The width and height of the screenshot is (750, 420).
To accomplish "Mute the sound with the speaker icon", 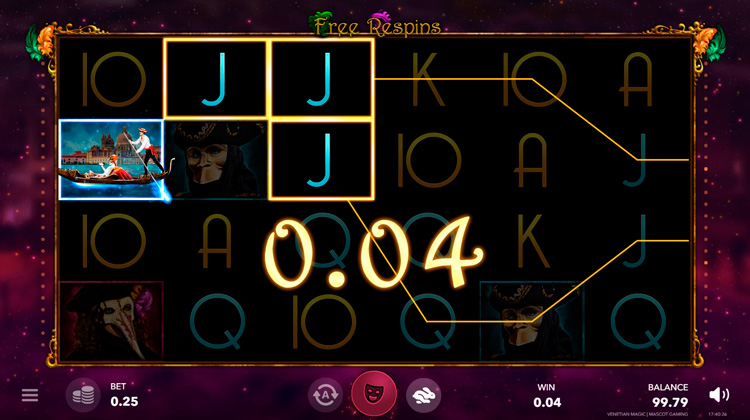I will coord(718,394).
